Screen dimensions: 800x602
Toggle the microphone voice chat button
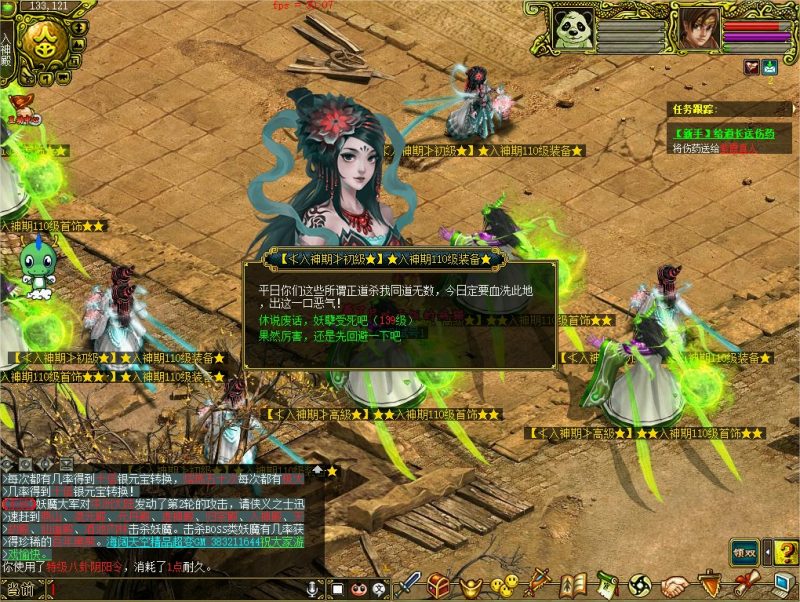coord(313,588)
